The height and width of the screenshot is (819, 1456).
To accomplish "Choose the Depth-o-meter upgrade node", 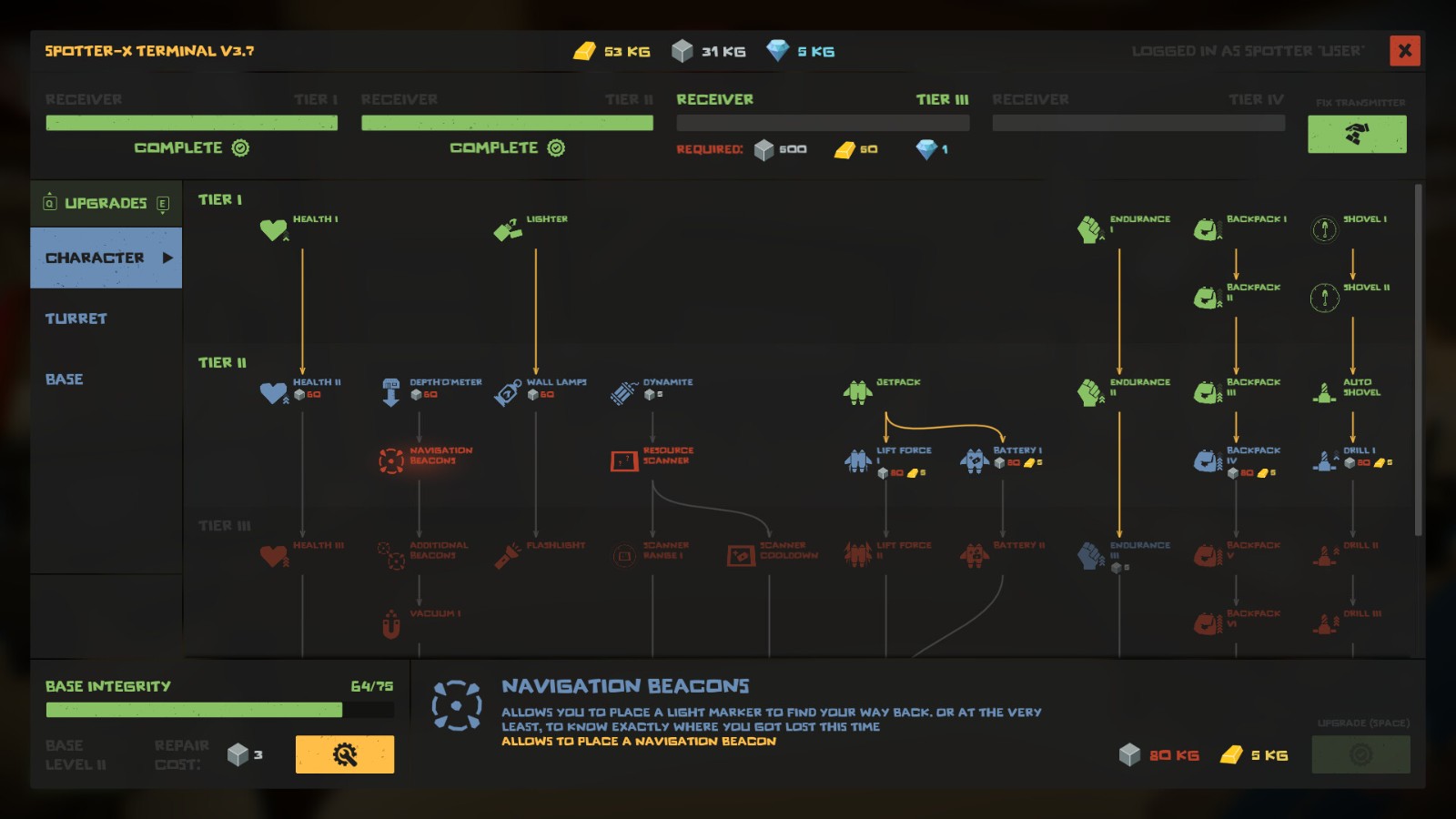I will coord(391,392).
